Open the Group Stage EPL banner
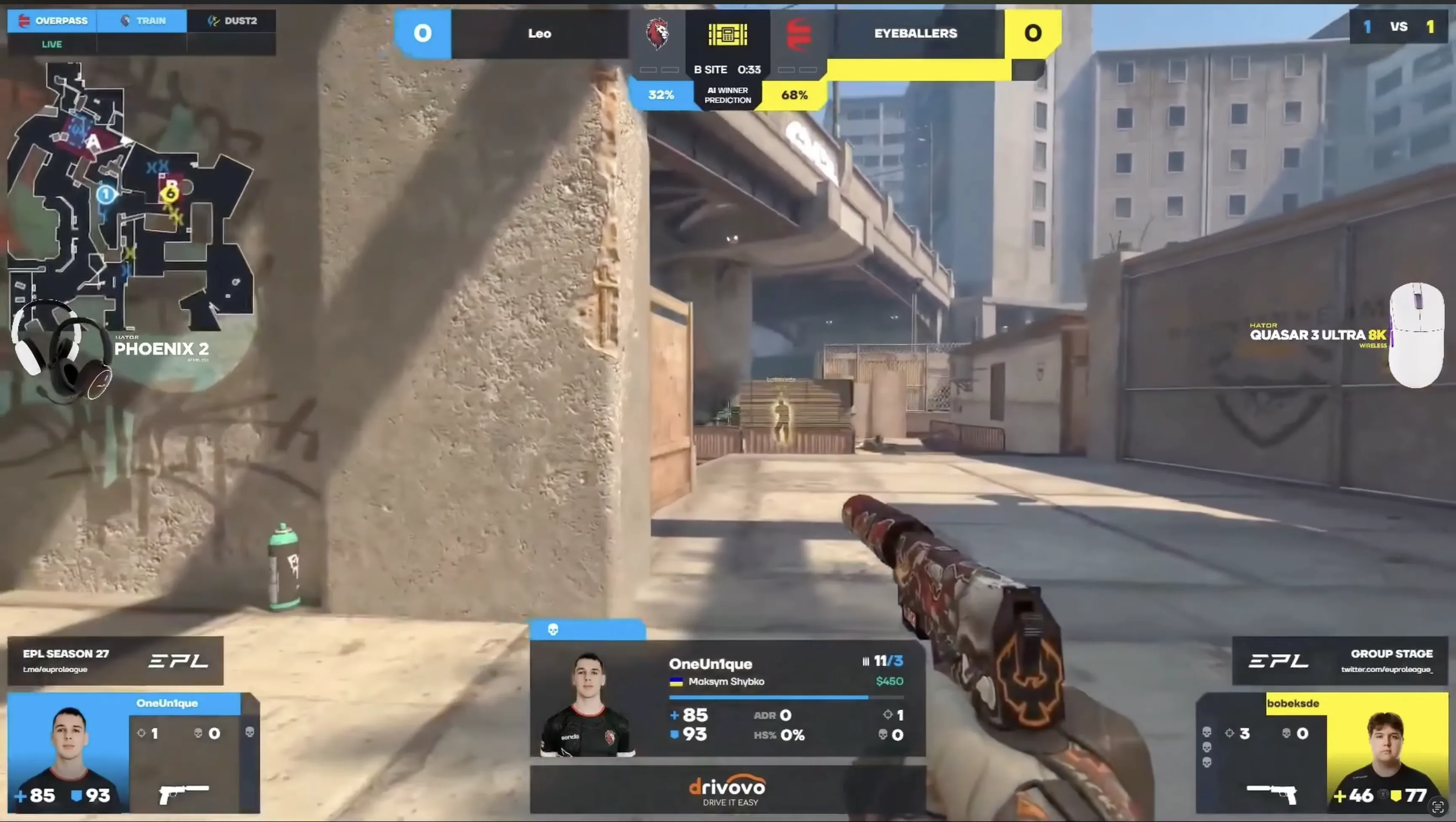1456x822 pixels. [x=1340, y=660]
